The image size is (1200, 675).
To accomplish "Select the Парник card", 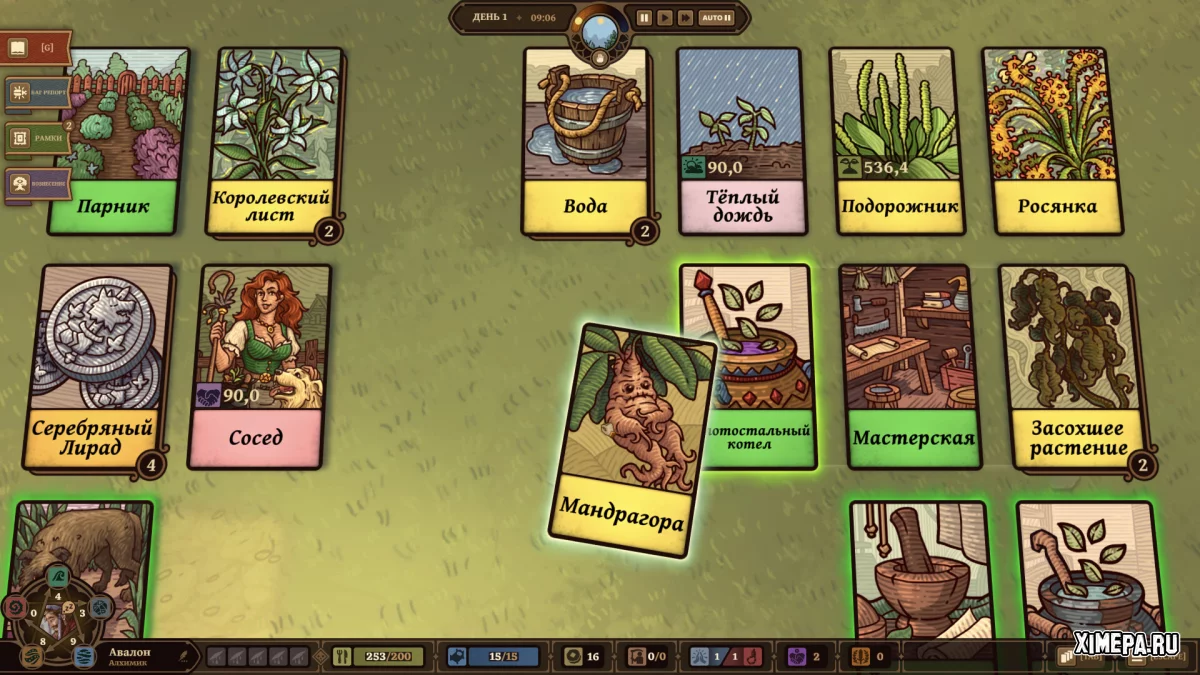I will pyautogui.click(x=118, y=140).
